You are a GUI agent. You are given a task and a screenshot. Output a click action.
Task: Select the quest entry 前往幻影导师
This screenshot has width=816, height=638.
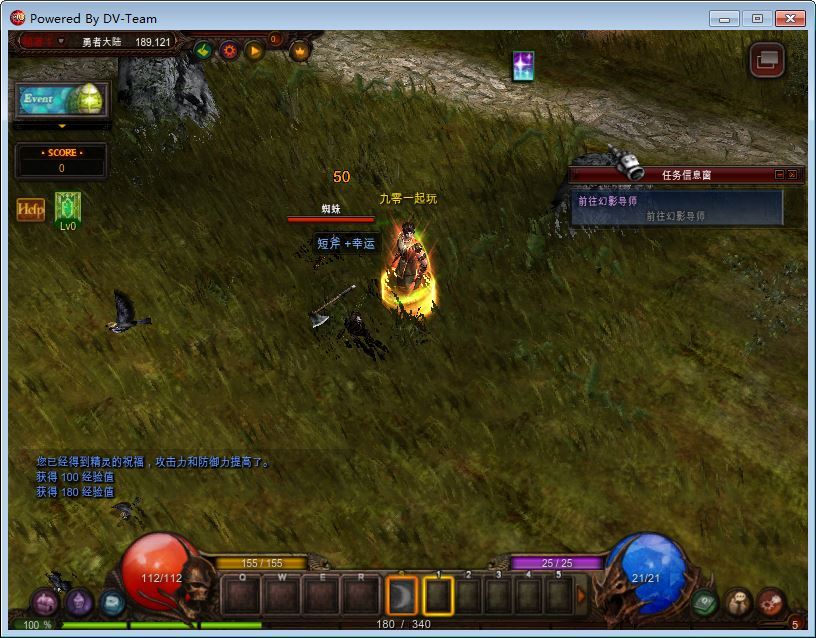[x=608, y=201]
